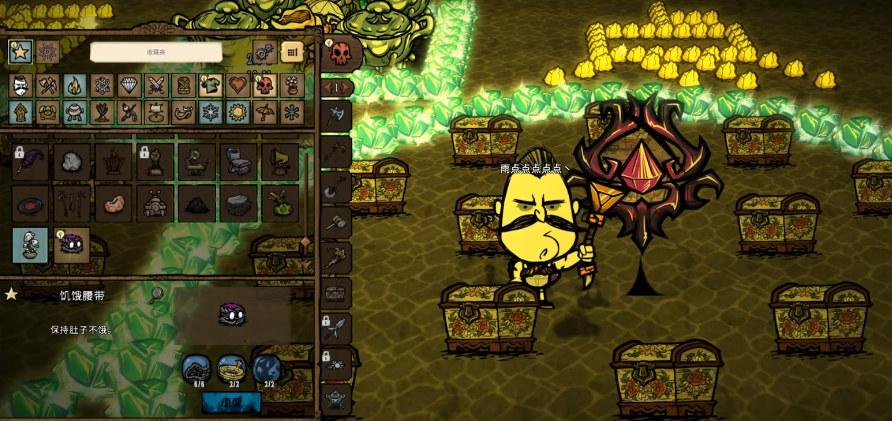Select the Tools axe-and-pickaxe filter
Image resolution: width=892 pixels, height=421 pixels.
point(47,86)
